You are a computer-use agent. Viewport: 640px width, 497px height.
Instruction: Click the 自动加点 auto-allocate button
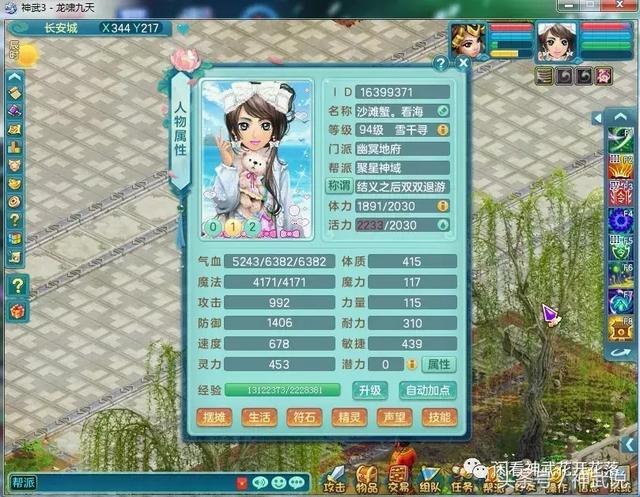(428, 390)
